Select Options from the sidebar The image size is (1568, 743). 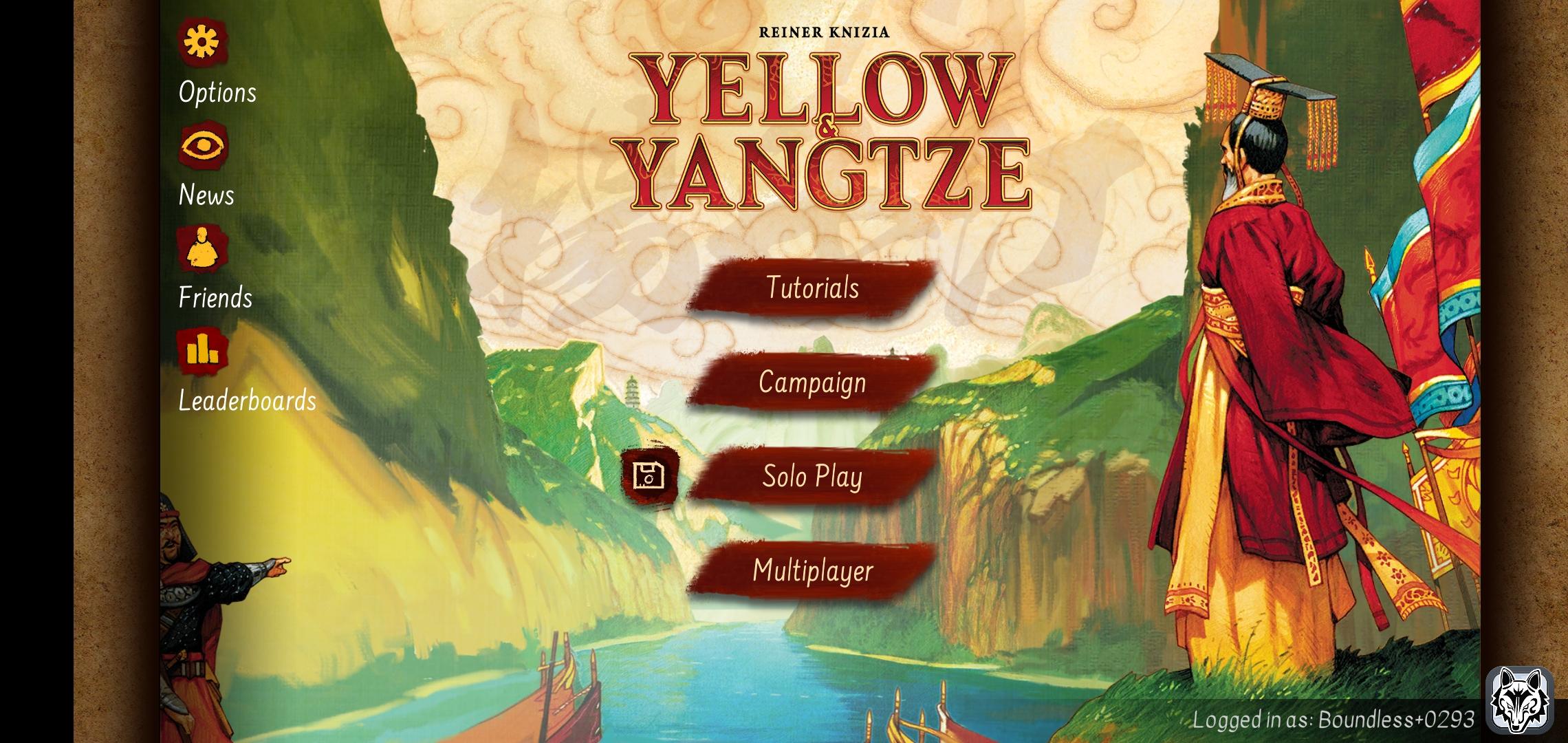tap(216, 92)
